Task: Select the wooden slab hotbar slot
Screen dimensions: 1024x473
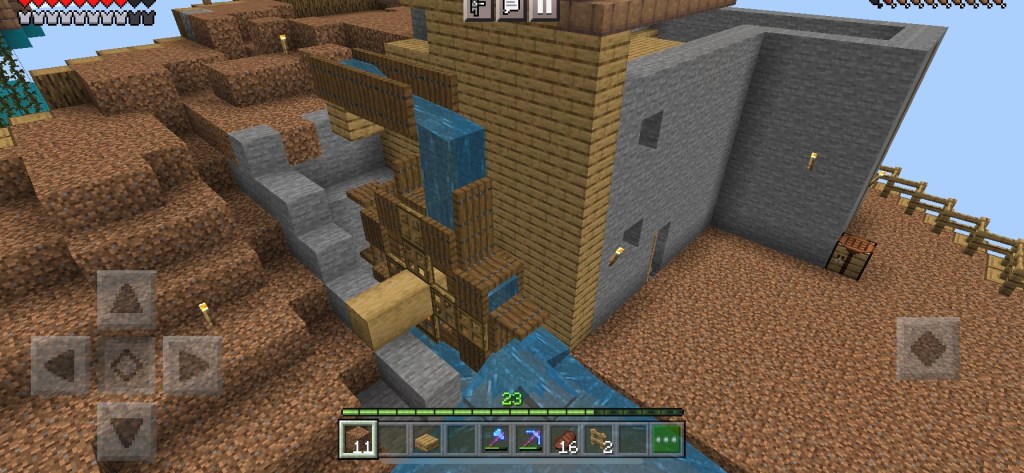Action: click(x=427, y=439)
